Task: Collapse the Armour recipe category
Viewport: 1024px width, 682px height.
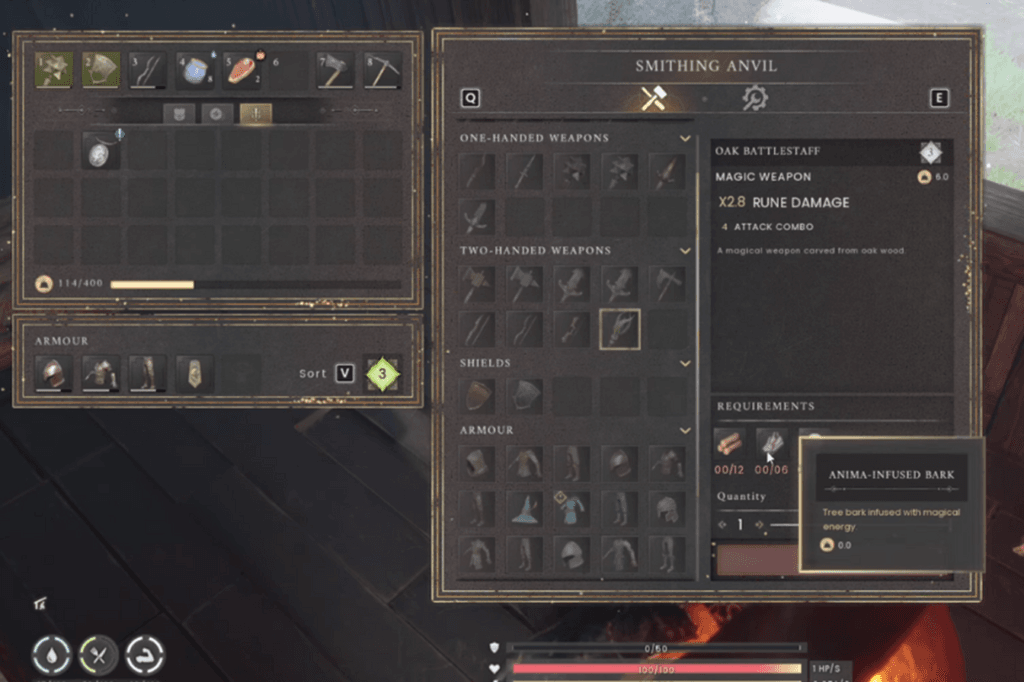Action: coord(685,430)
